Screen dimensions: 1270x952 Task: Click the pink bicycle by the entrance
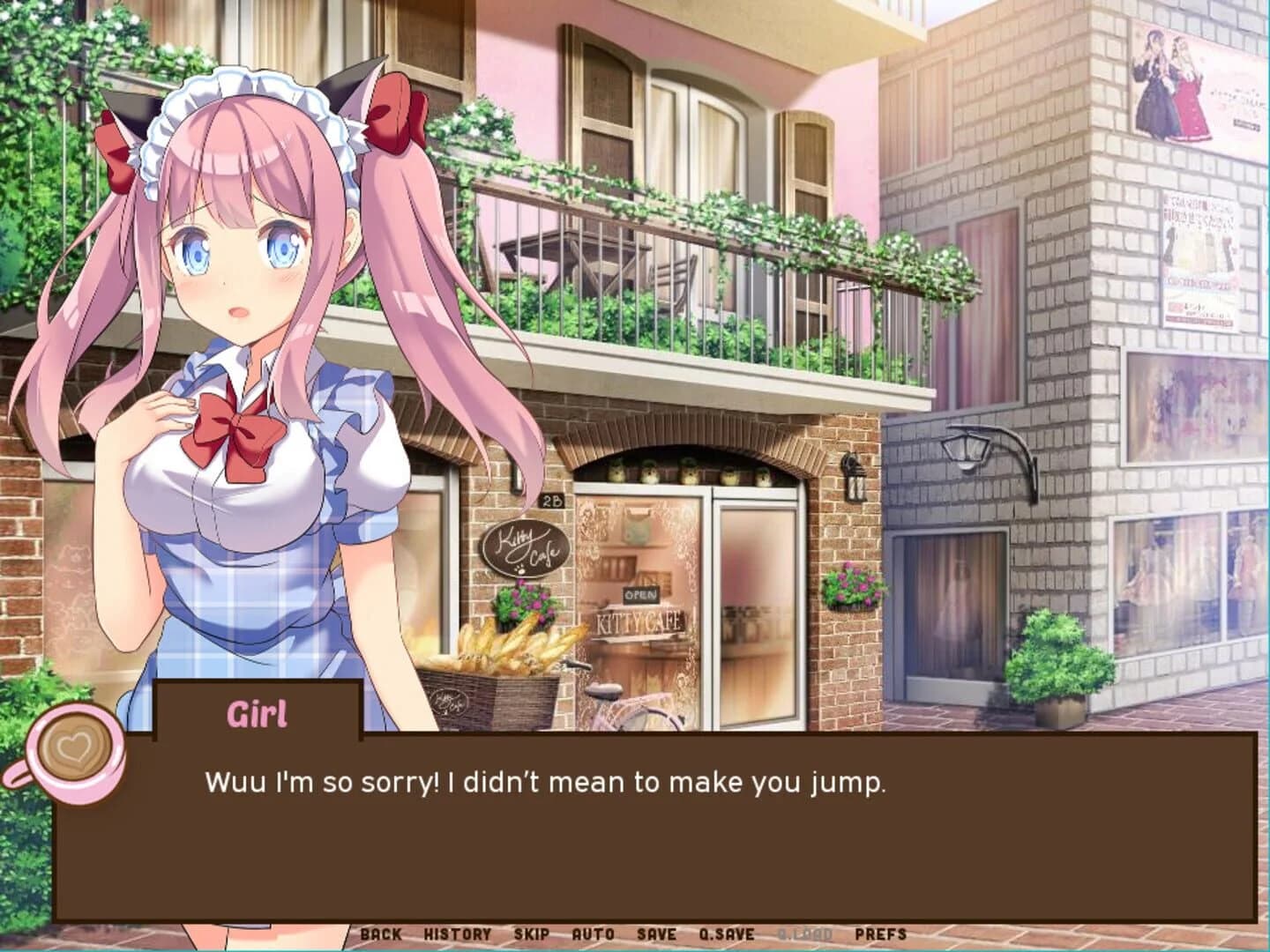(617, 696)
